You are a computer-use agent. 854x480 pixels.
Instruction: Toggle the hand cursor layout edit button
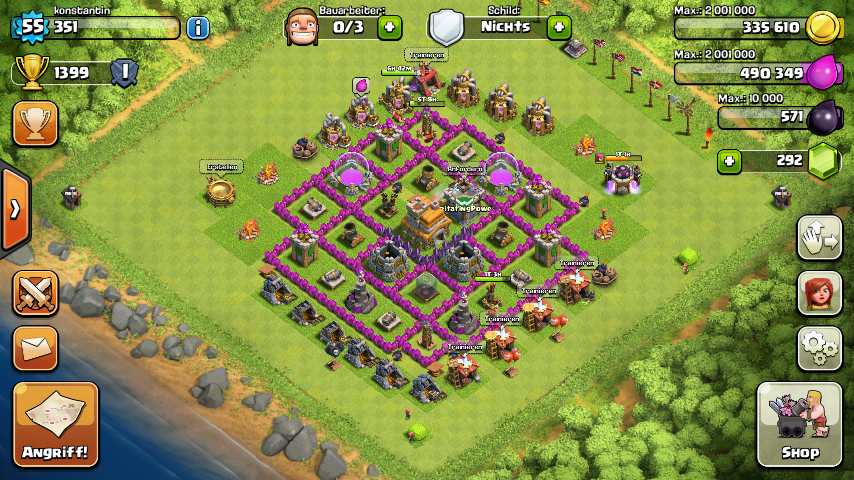(x=819, y=237)
